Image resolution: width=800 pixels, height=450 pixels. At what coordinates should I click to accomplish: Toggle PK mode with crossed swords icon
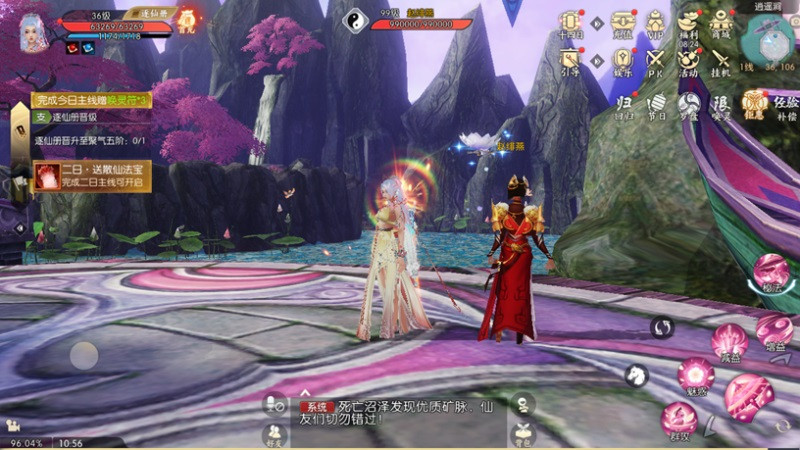655,59
